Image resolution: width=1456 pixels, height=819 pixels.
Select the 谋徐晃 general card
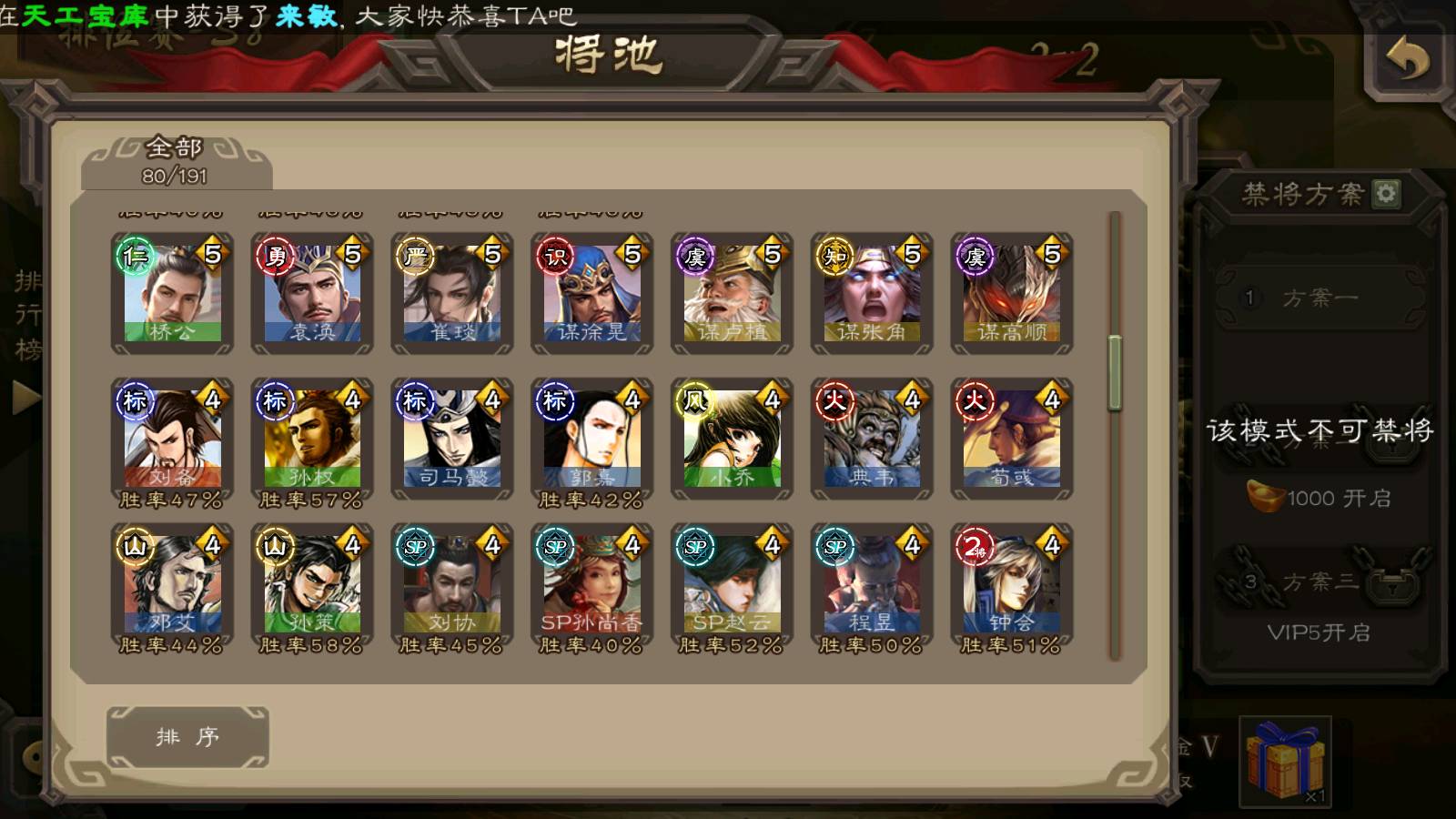(x=591, y=293)
